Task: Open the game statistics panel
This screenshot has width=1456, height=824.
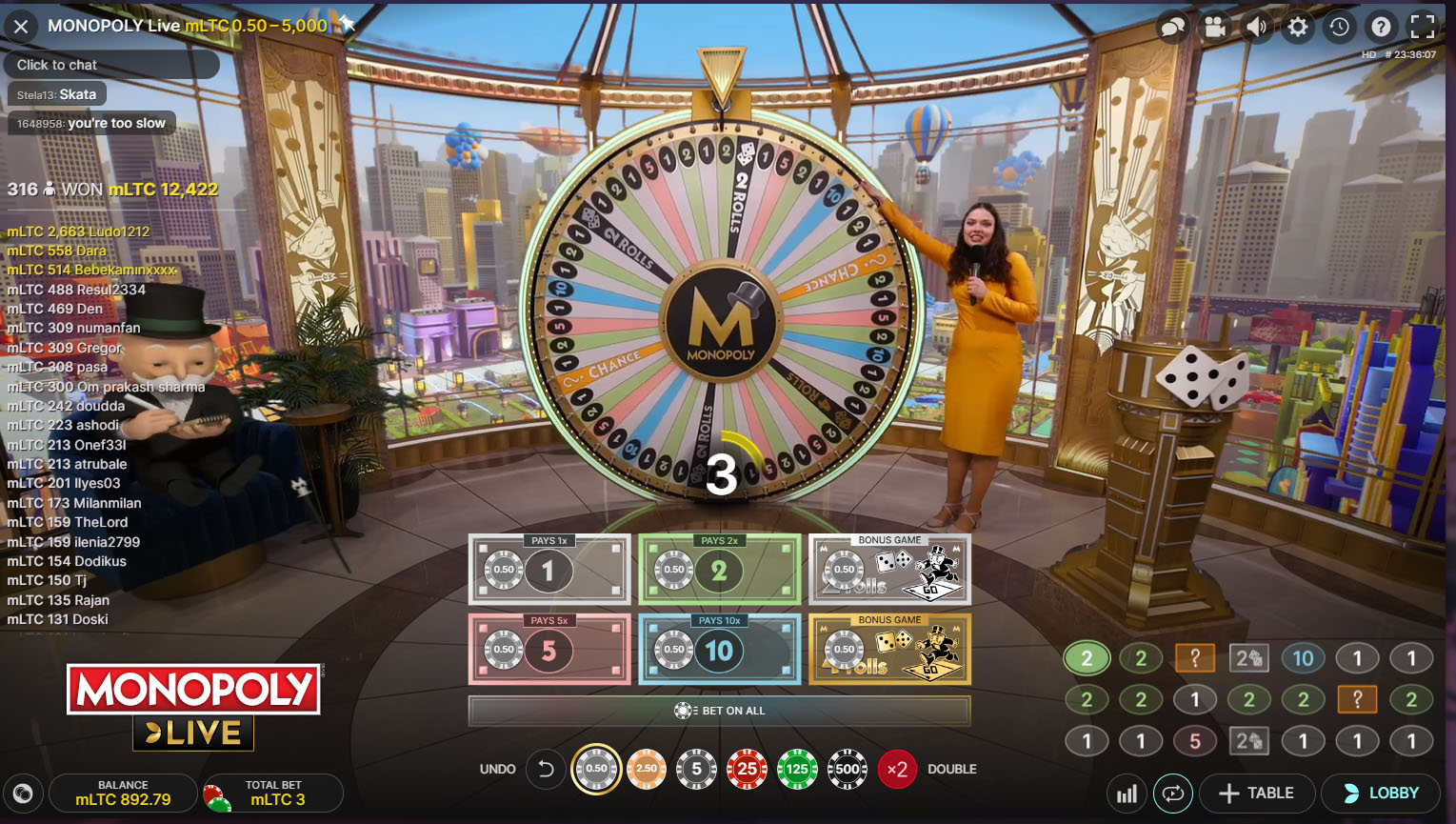Action: [1127, 793]
